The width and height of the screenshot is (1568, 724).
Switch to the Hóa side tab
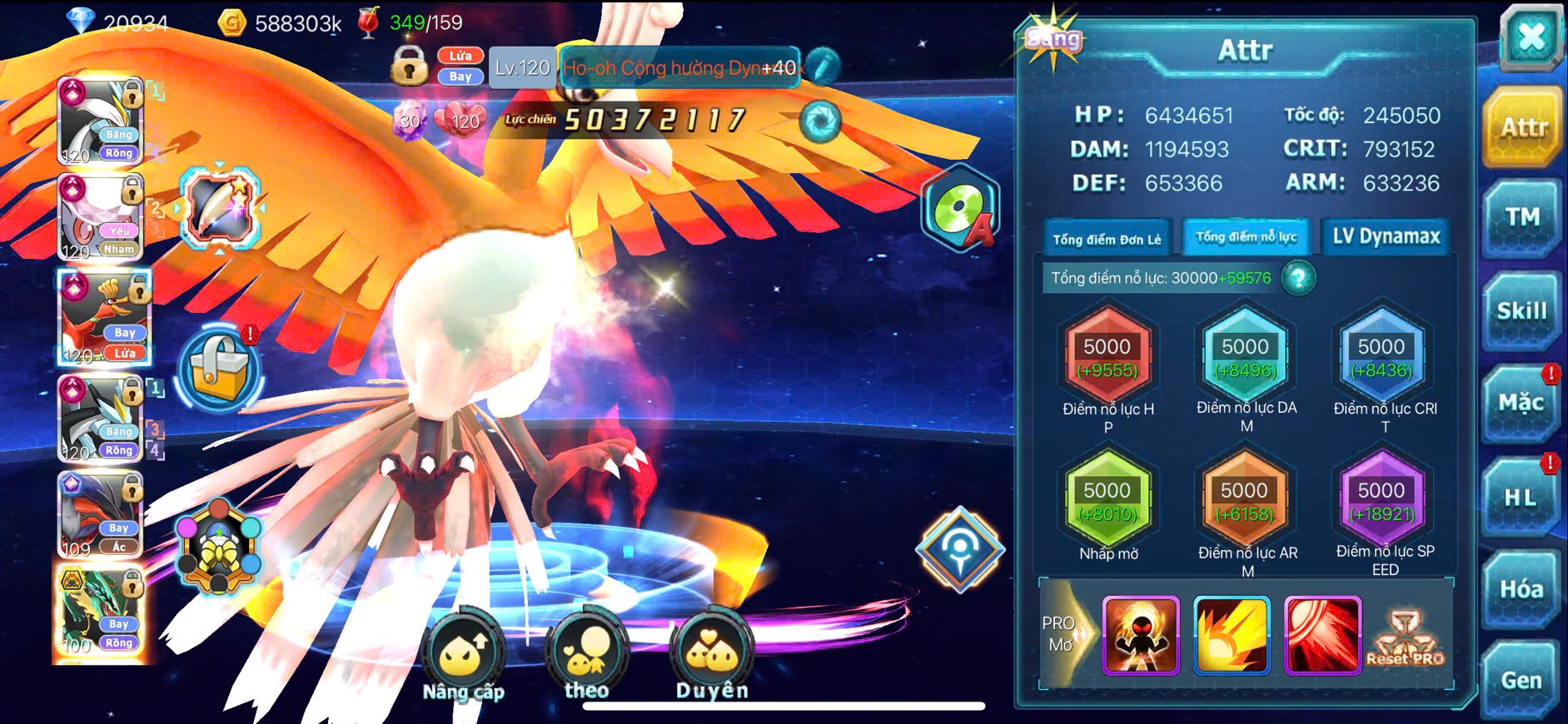click(1521, 589)
